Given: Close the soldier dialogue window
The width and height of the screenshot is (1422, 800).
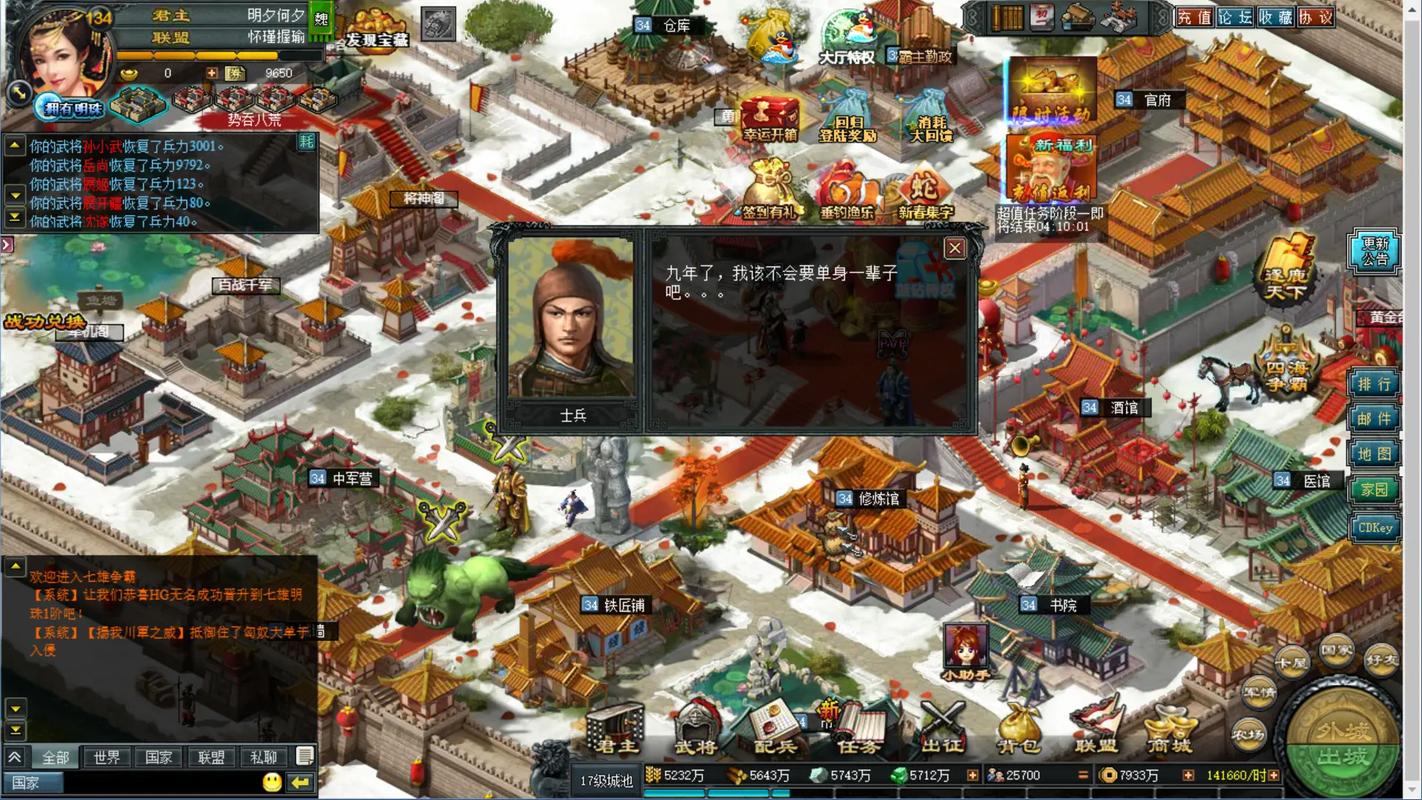Looking at the screenshot, I should click(955, 248).
